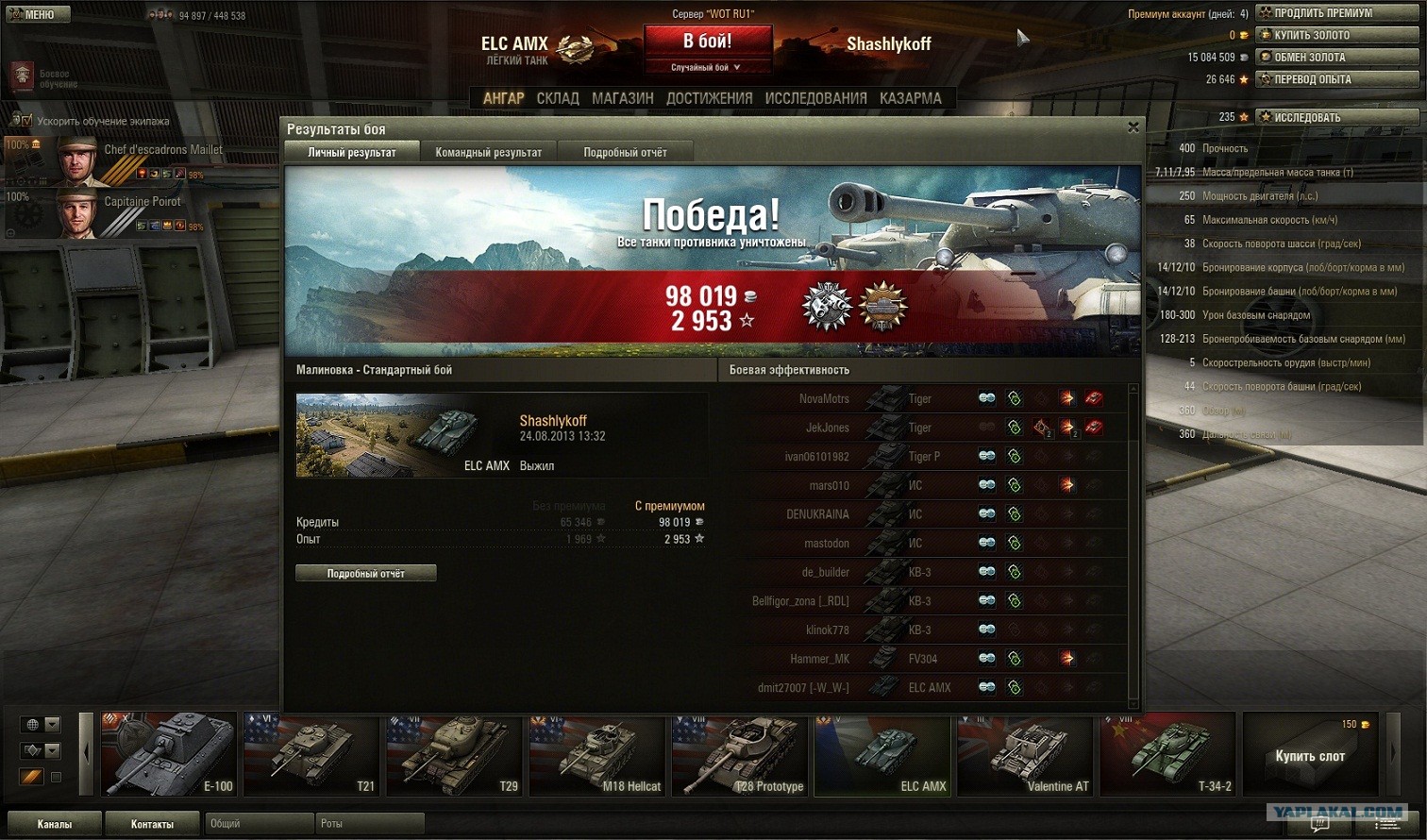
Task: Open the СКЛАД section
Action: (558, 98)
